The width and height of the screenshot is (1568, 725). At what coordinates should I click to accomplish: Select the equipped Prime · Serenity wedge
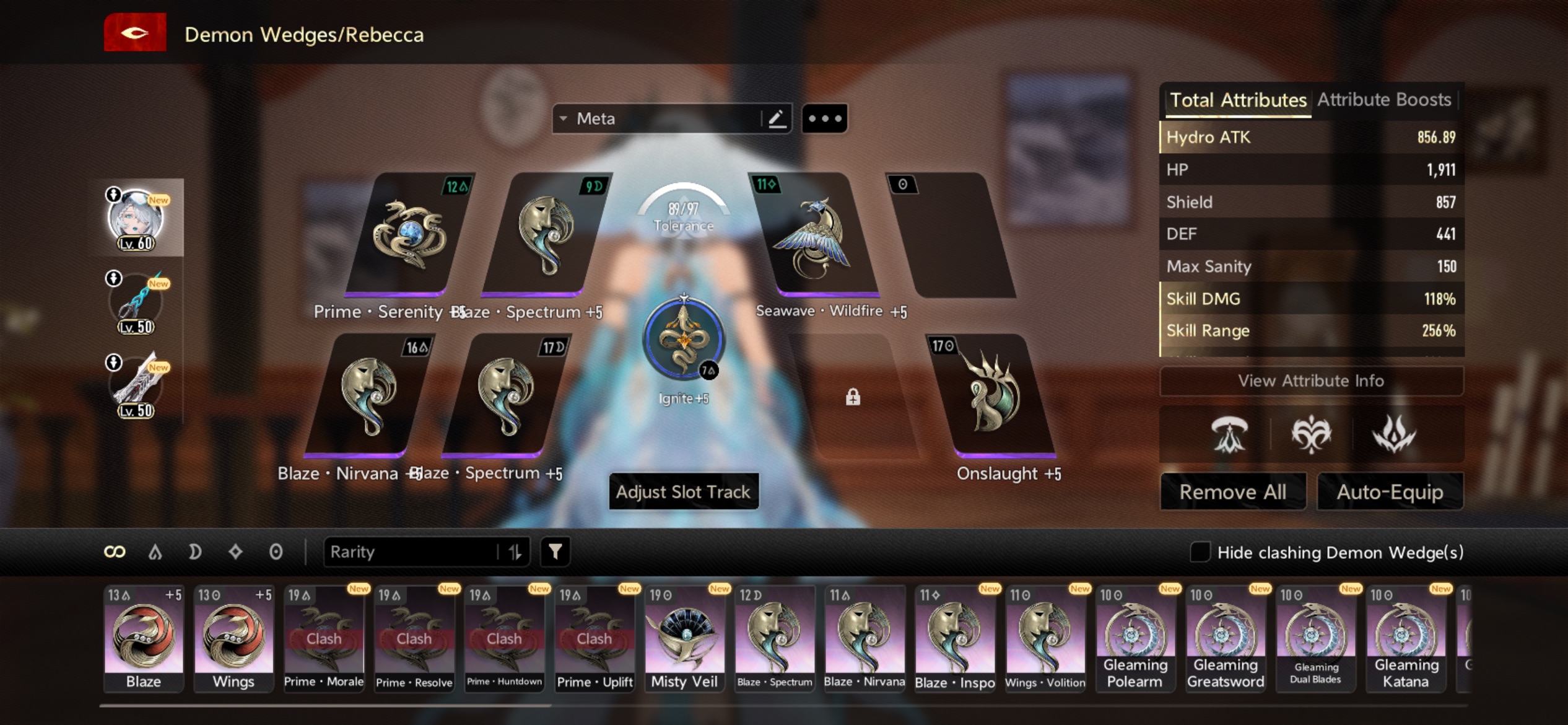click(x=409, y=234)
